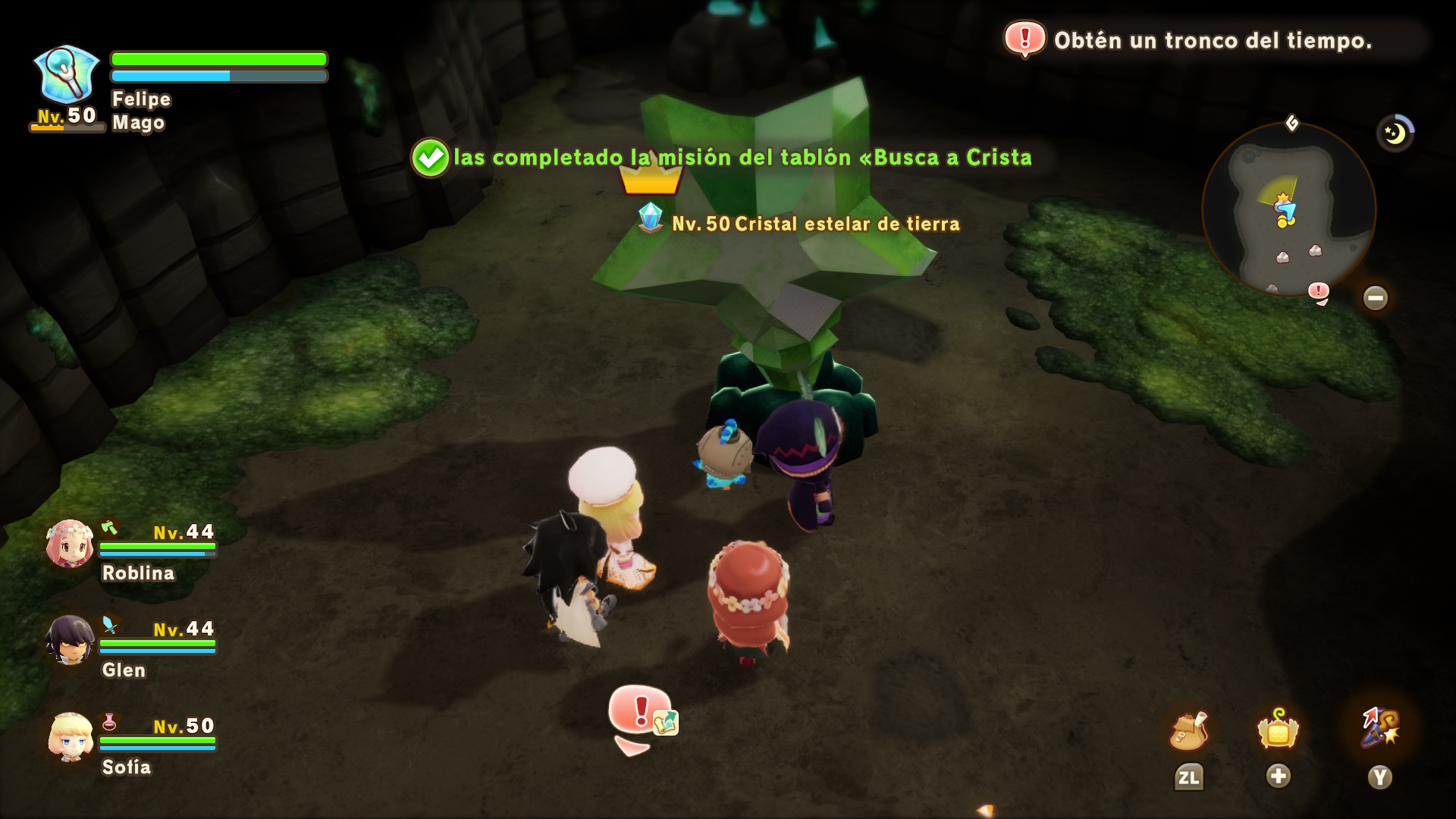The height and width of the screenshot is (819, 1456).
Task: Click the green checkmark mission completed banner
Action: point(430,158)
